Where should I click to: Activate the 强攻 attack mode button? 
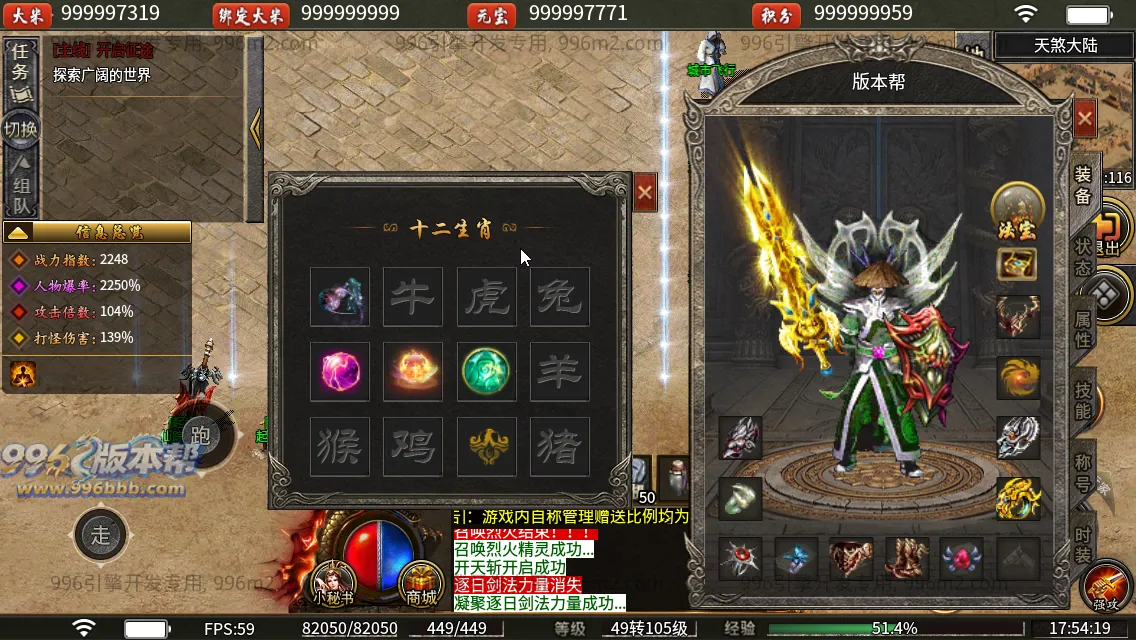pos(1106,588)
